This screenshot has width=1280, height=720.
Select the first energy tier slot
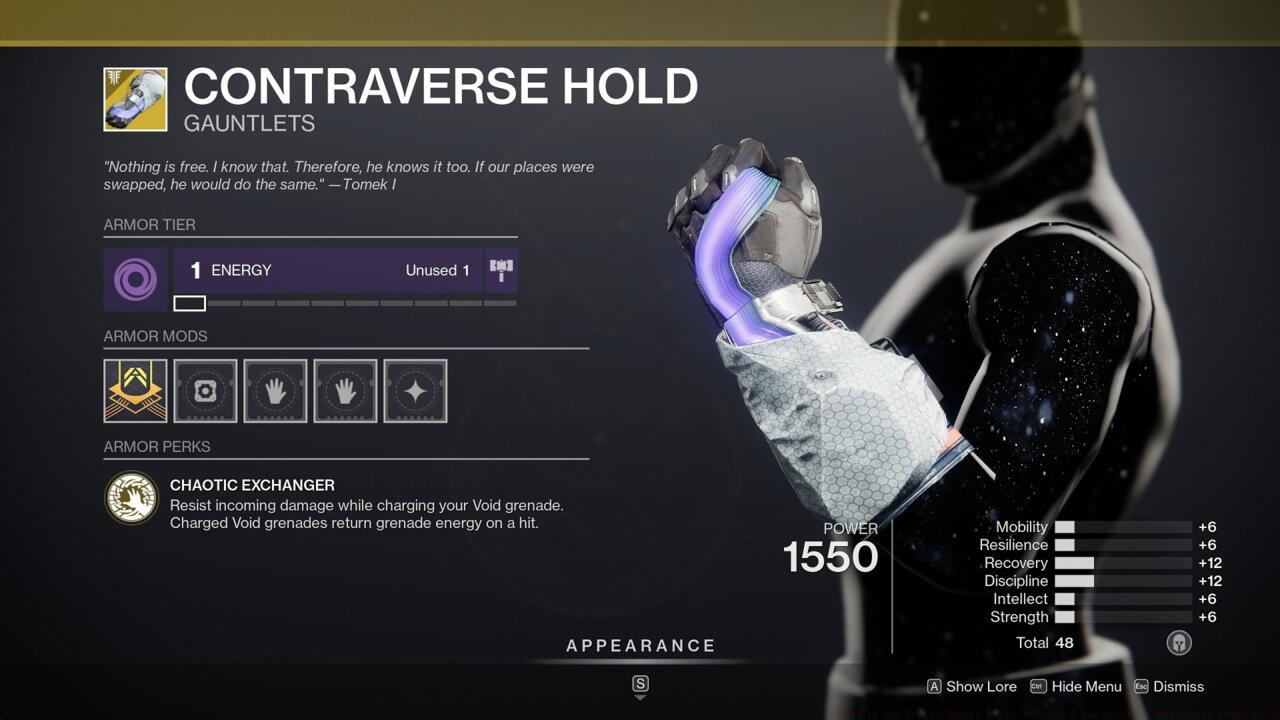click(189, 302)
